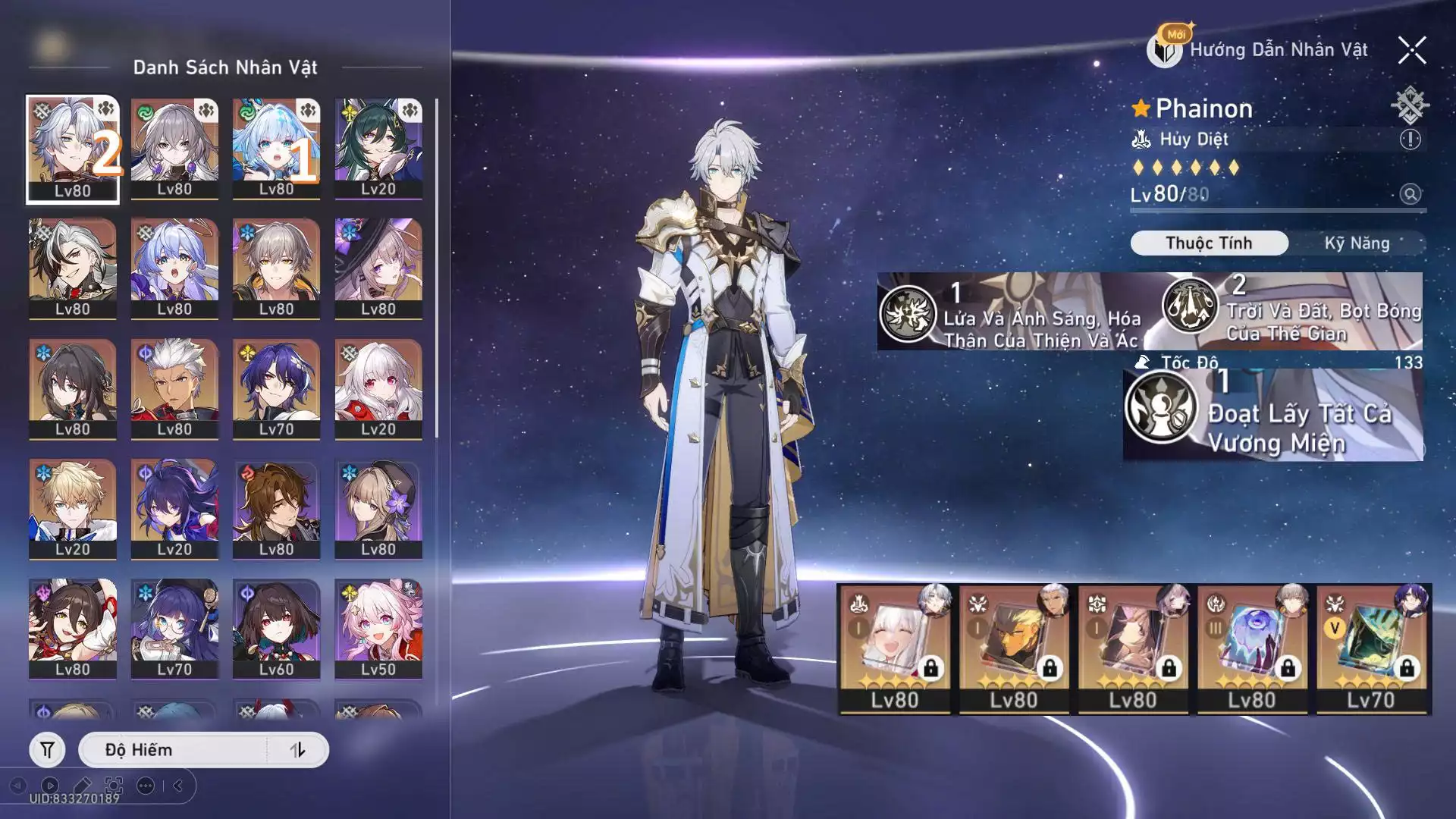
Task: Show Hủy Diệt path info icon
Action: 1410,140
